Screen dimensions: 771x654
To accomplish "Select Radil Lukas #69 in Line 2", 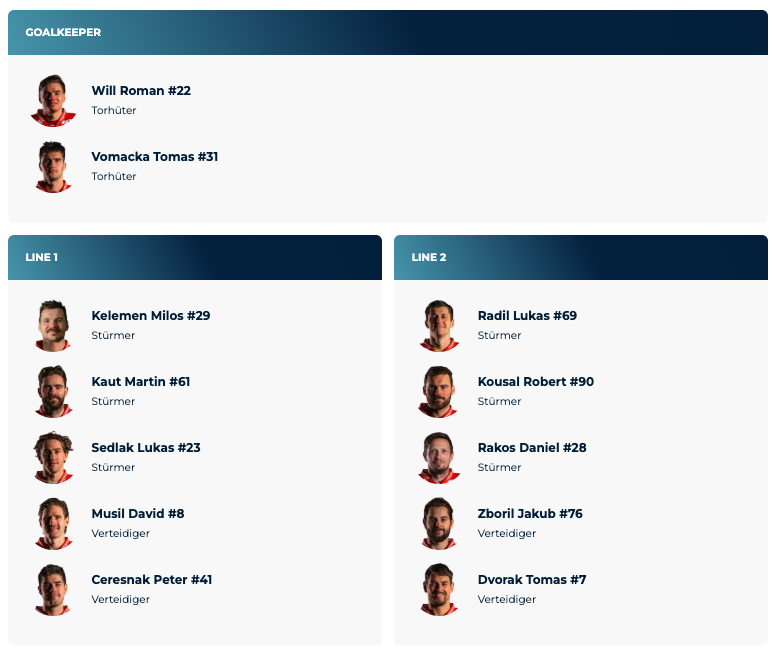I will point(527,316).
